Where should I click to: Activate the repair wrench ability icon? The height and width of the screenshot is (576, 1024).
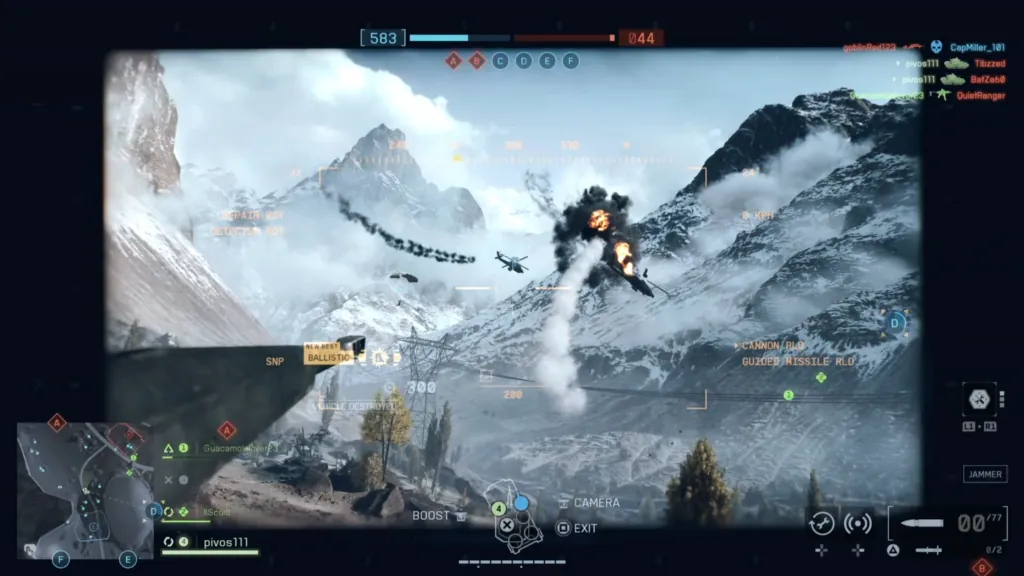click(822, 522)
